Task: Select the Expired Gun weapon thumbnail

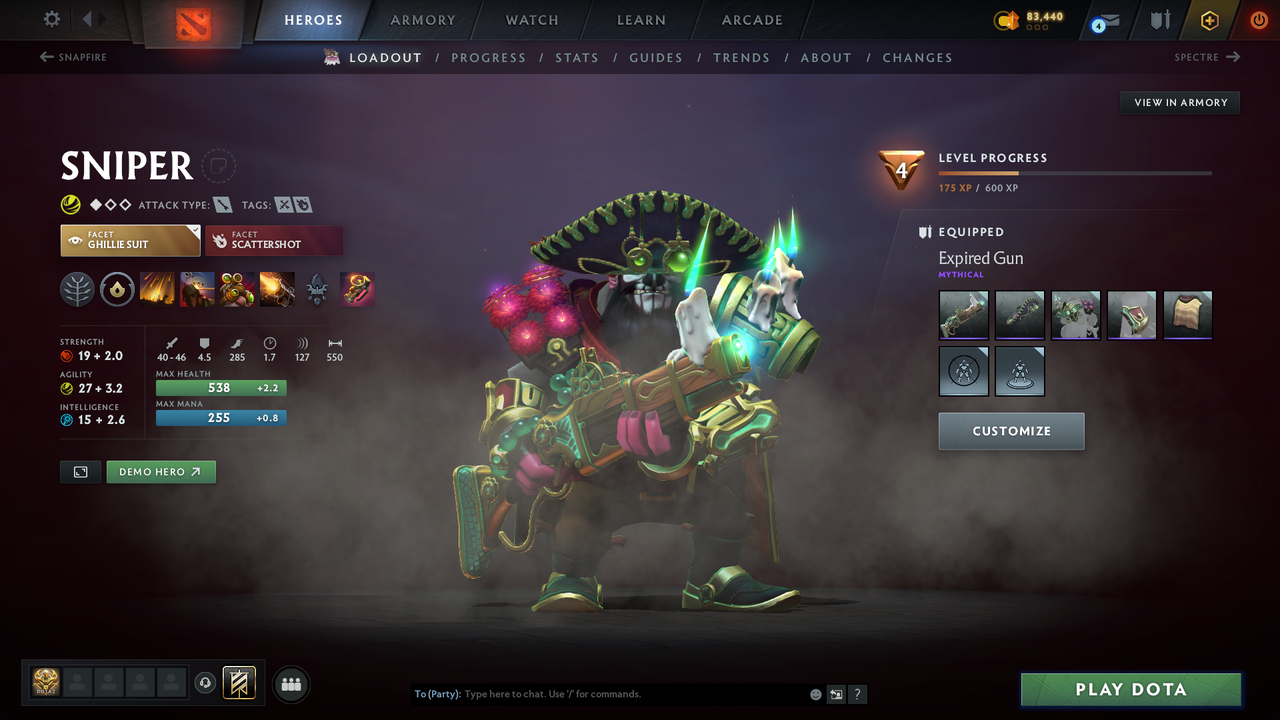Action: [963, 314]
